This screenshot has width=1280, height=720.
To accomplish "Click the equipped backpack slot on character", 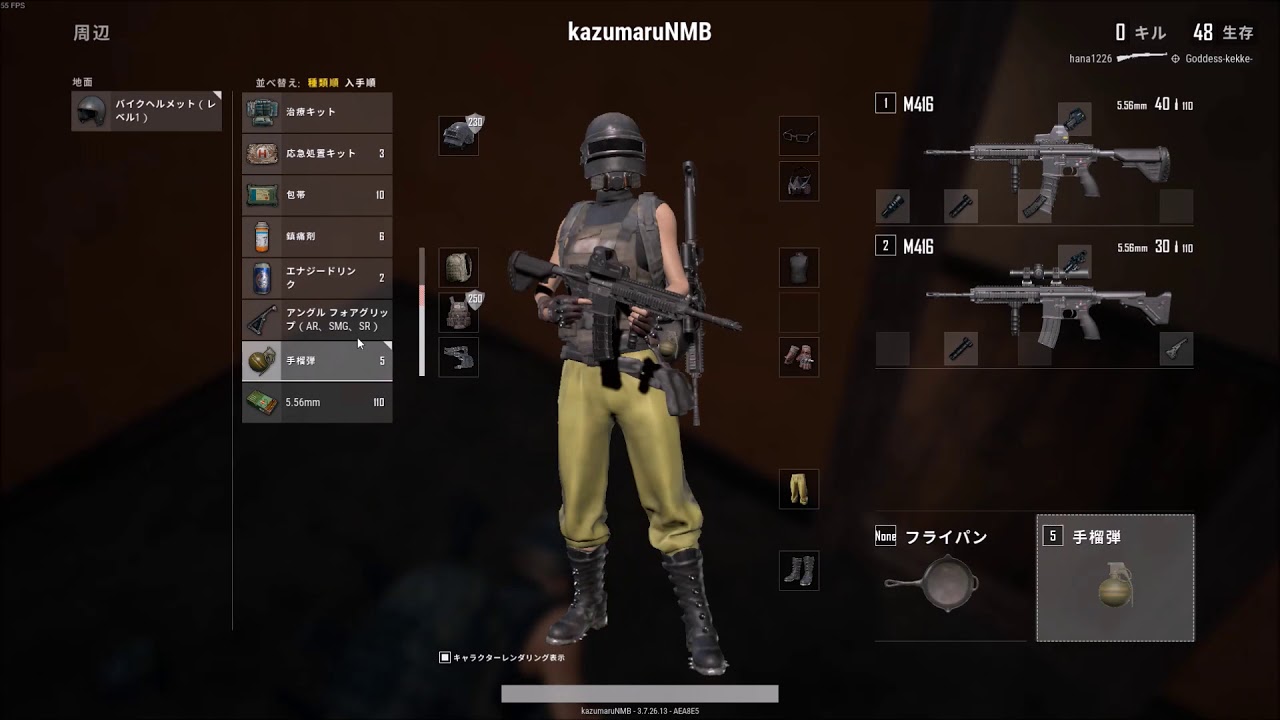I will 459,268.
